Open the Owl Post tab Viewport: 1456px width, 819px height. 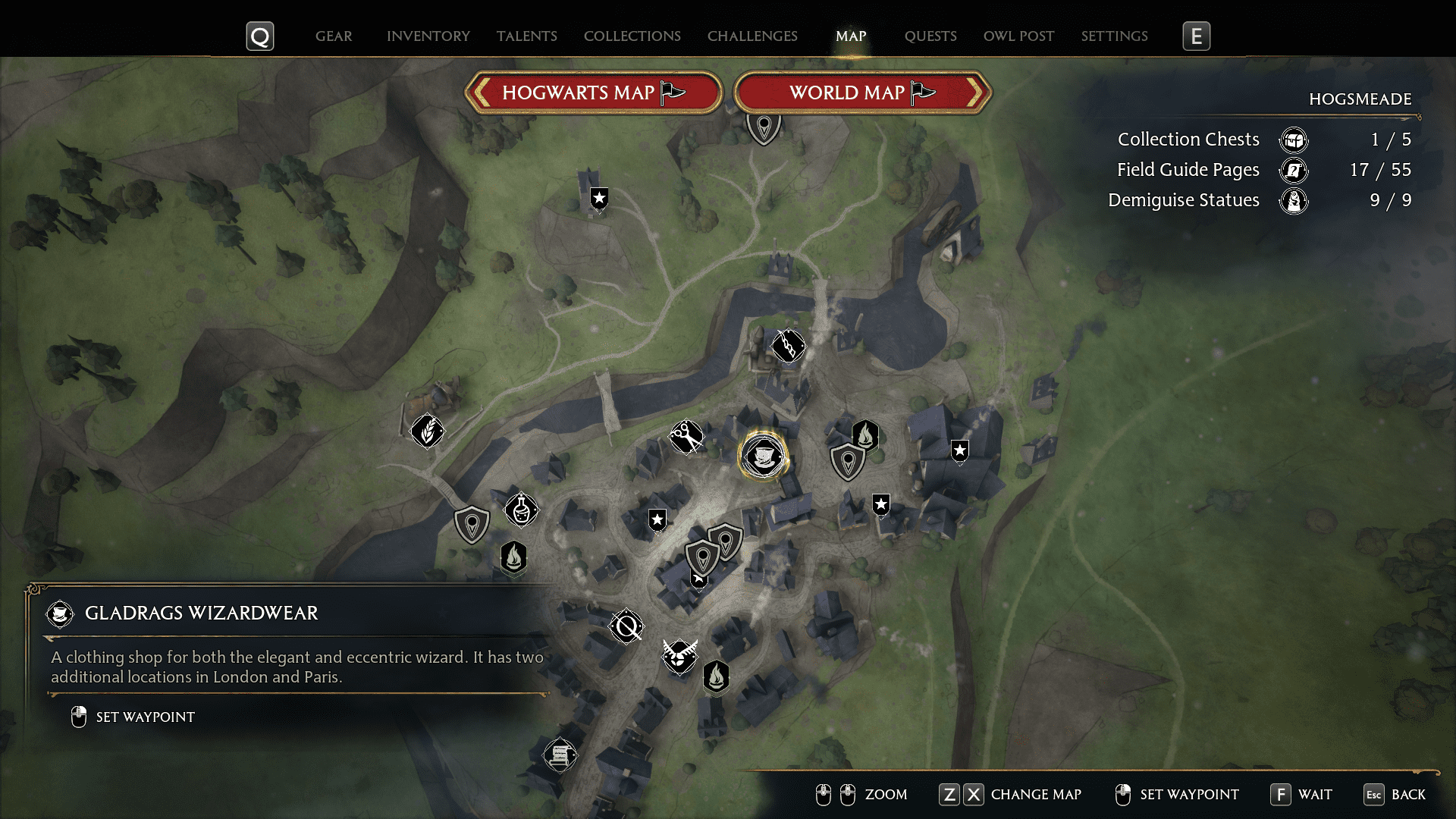1018,36
